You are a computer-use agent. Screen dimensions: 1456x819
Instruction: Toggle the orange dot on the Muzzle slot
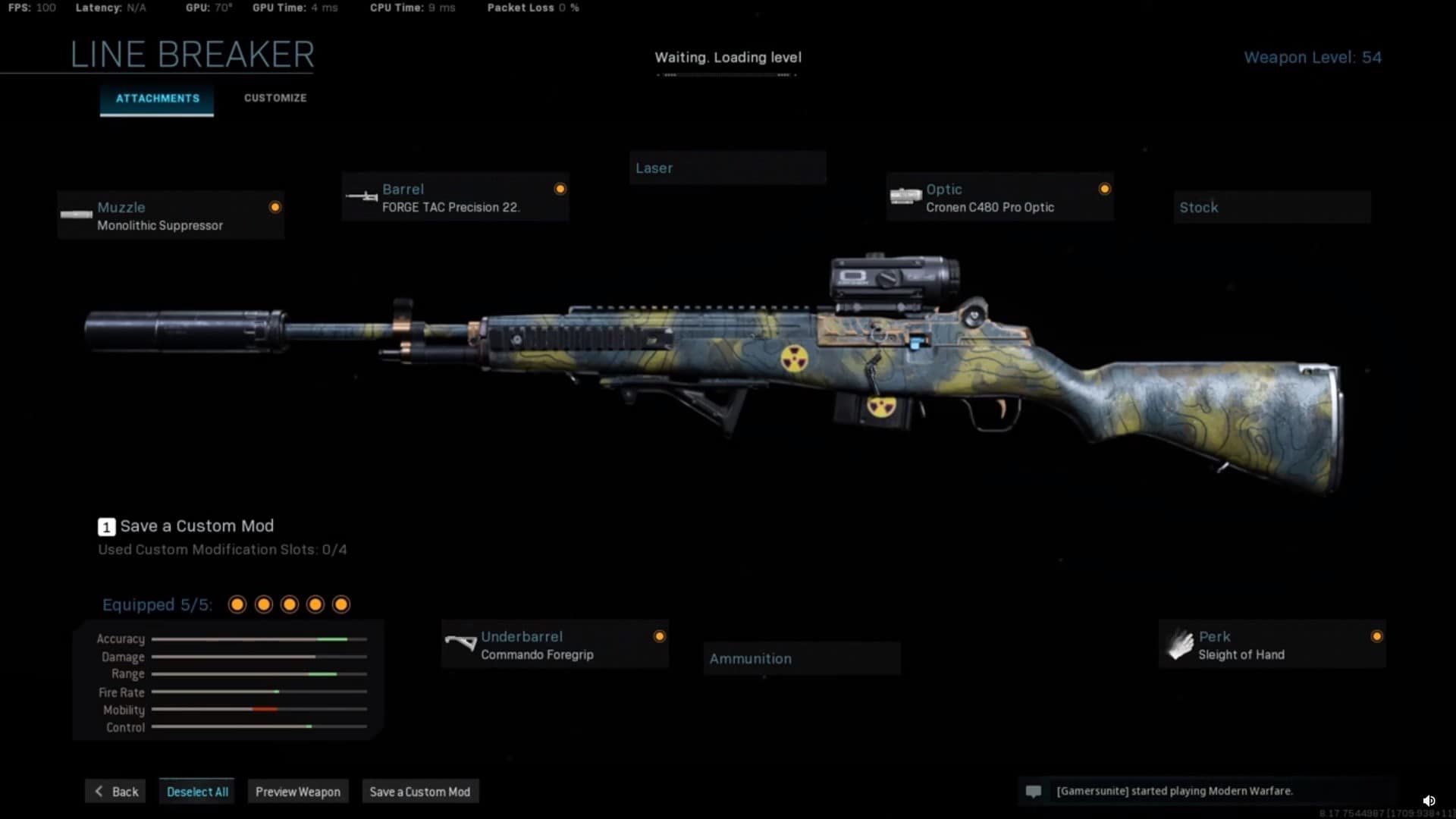click(x=275, y=206)
